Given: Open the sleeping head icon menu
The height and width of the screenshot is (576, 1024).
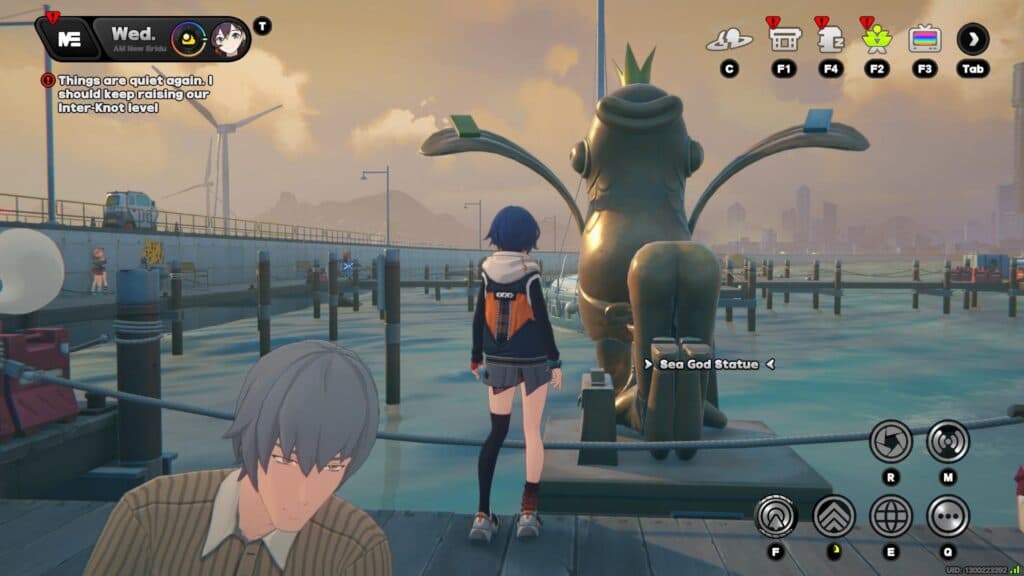Looking at the screenshot, I should 830,39.
